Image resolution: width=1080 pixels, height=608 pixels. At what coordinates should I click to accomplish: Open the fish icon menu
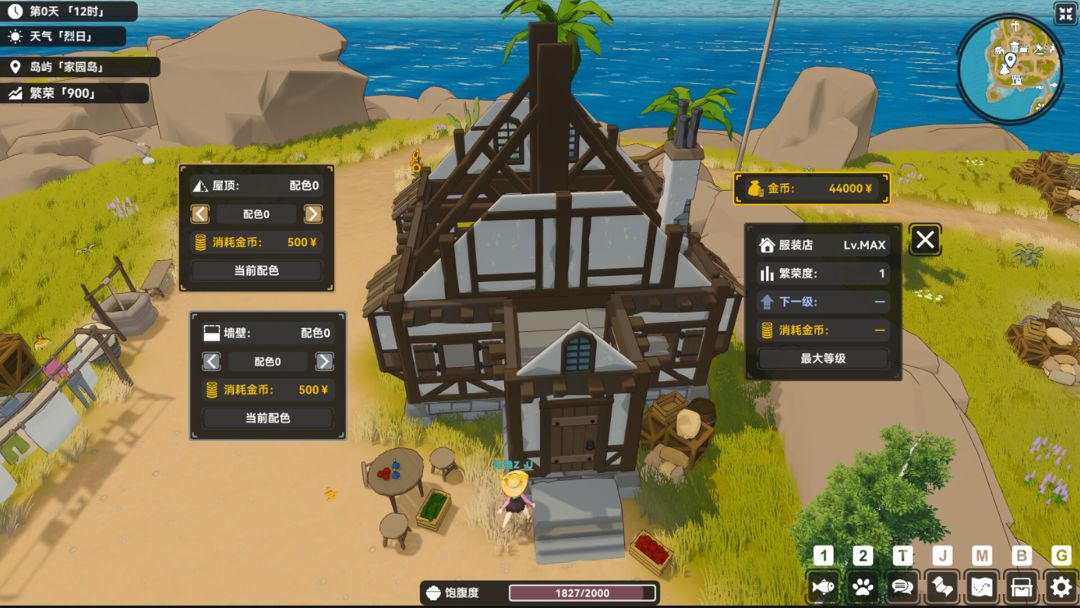click(823, 587)
